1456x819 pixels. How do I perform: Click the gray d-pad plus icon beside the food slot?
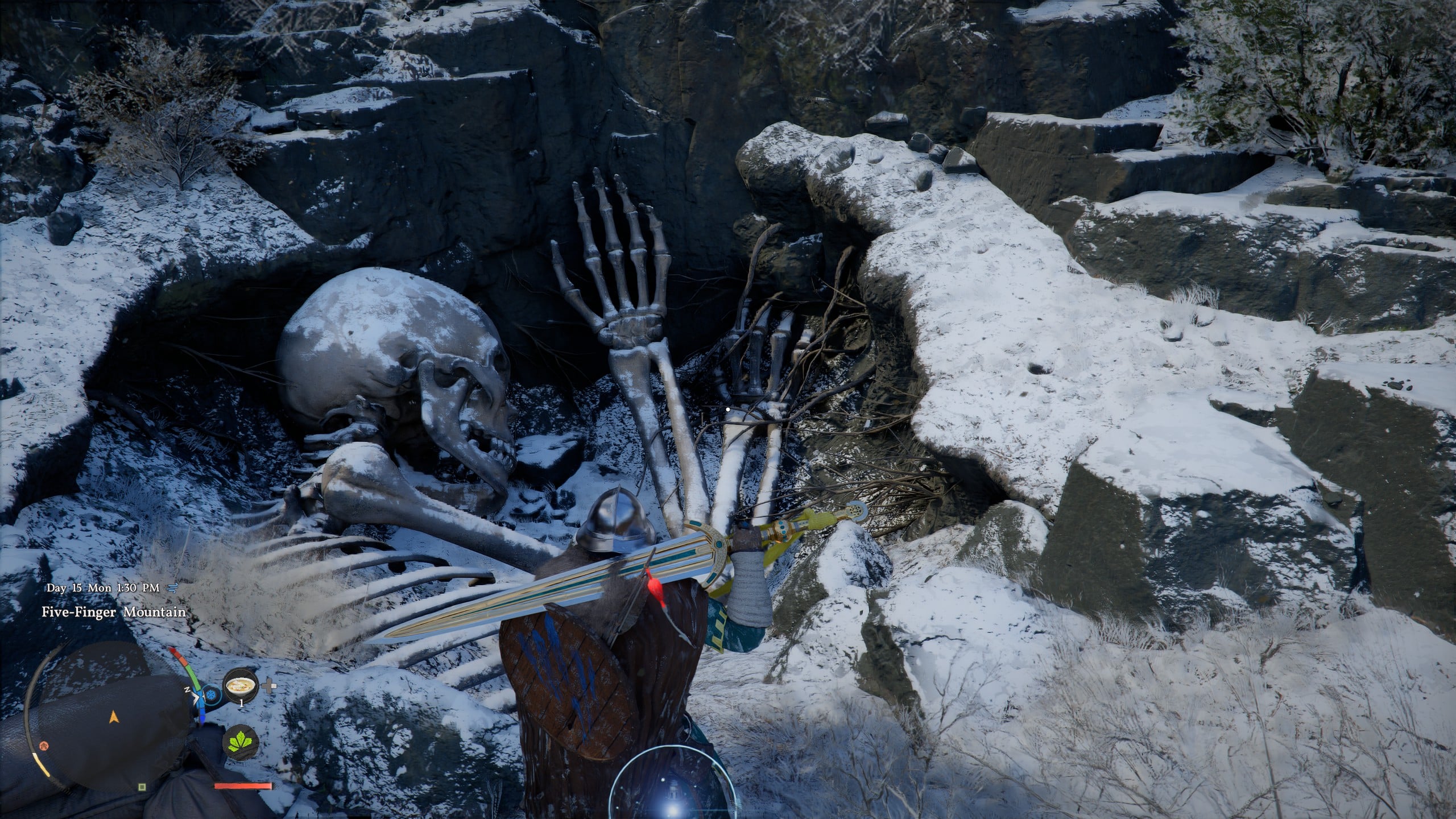tap(268, 685)
